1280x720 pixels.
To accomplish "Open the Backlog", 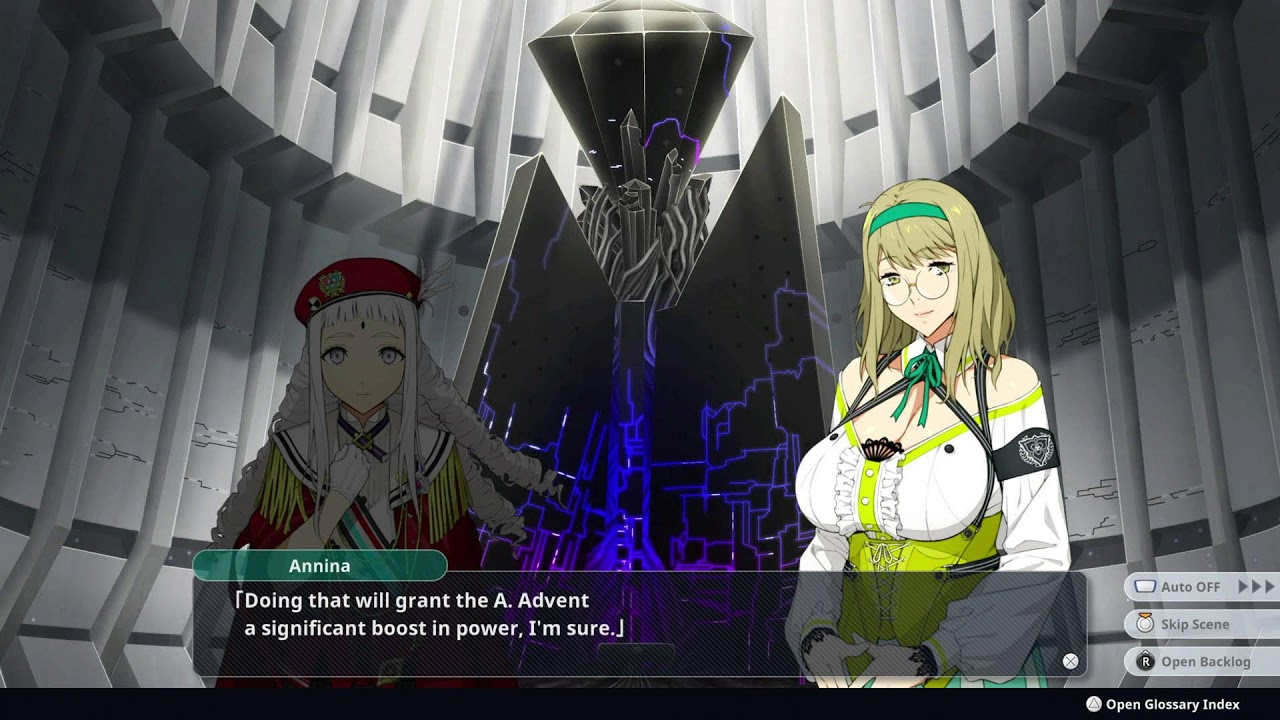I will (1204, 661).
